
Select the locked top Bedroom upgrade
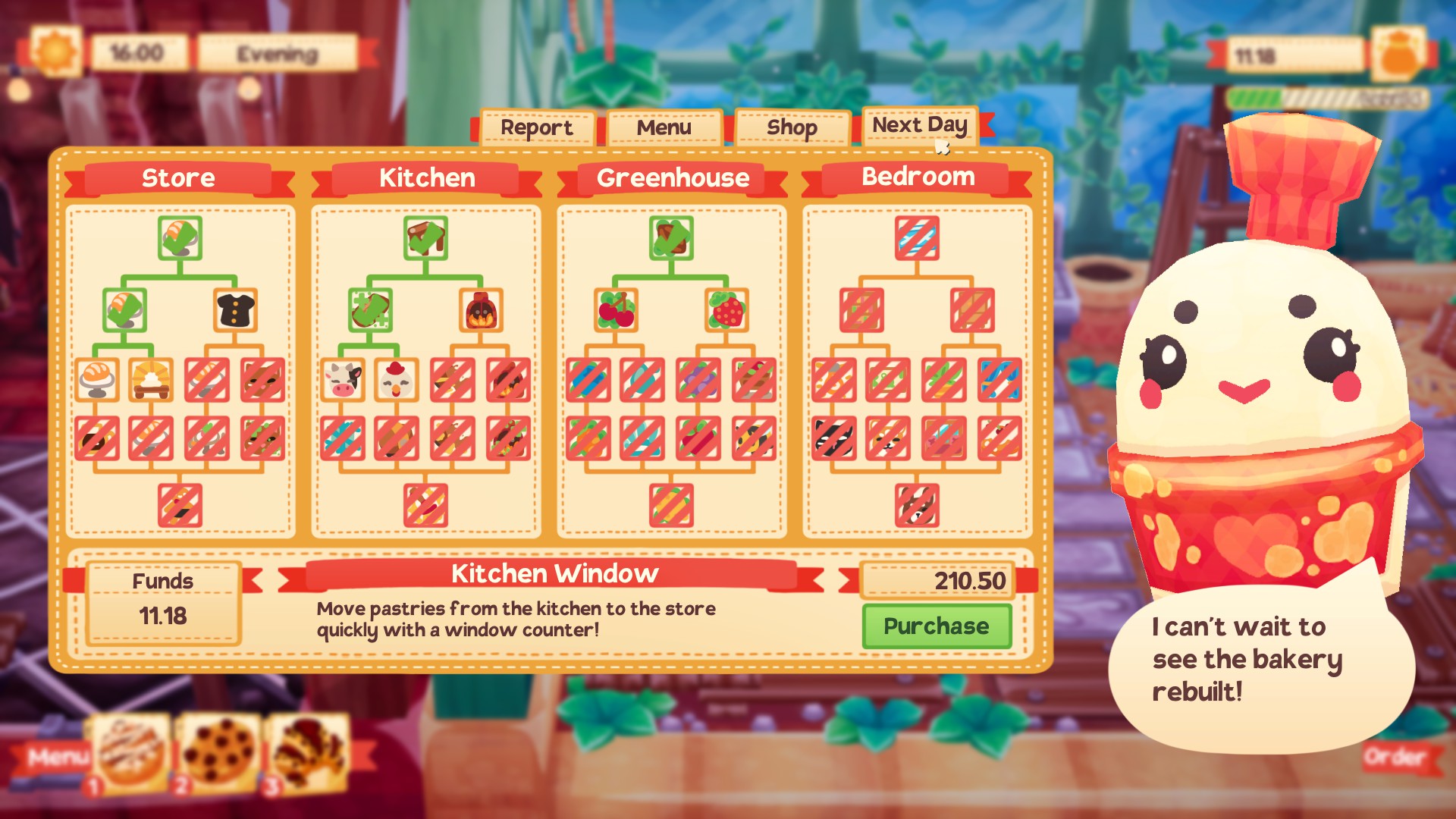(x=917, y=238)
